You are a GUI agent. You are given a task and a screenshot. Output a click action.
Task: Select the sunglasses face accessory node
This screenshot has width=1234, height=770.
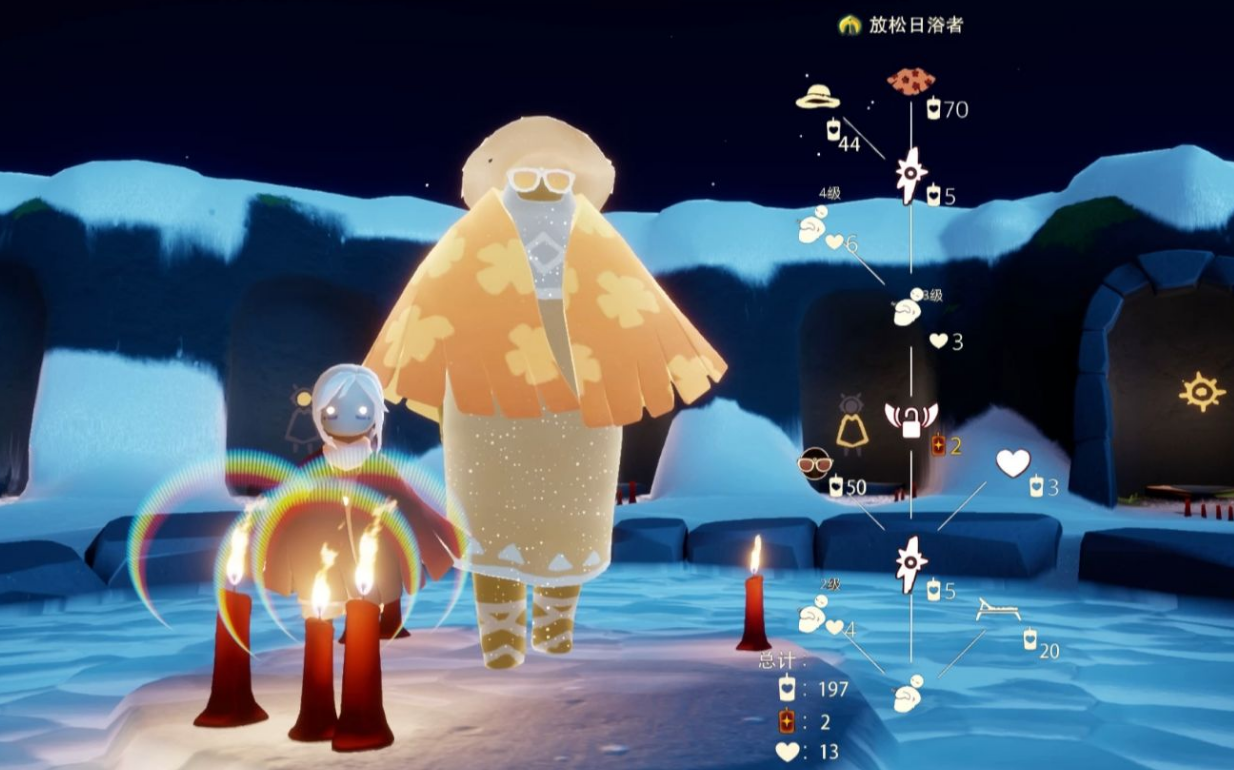pos(815,463)
